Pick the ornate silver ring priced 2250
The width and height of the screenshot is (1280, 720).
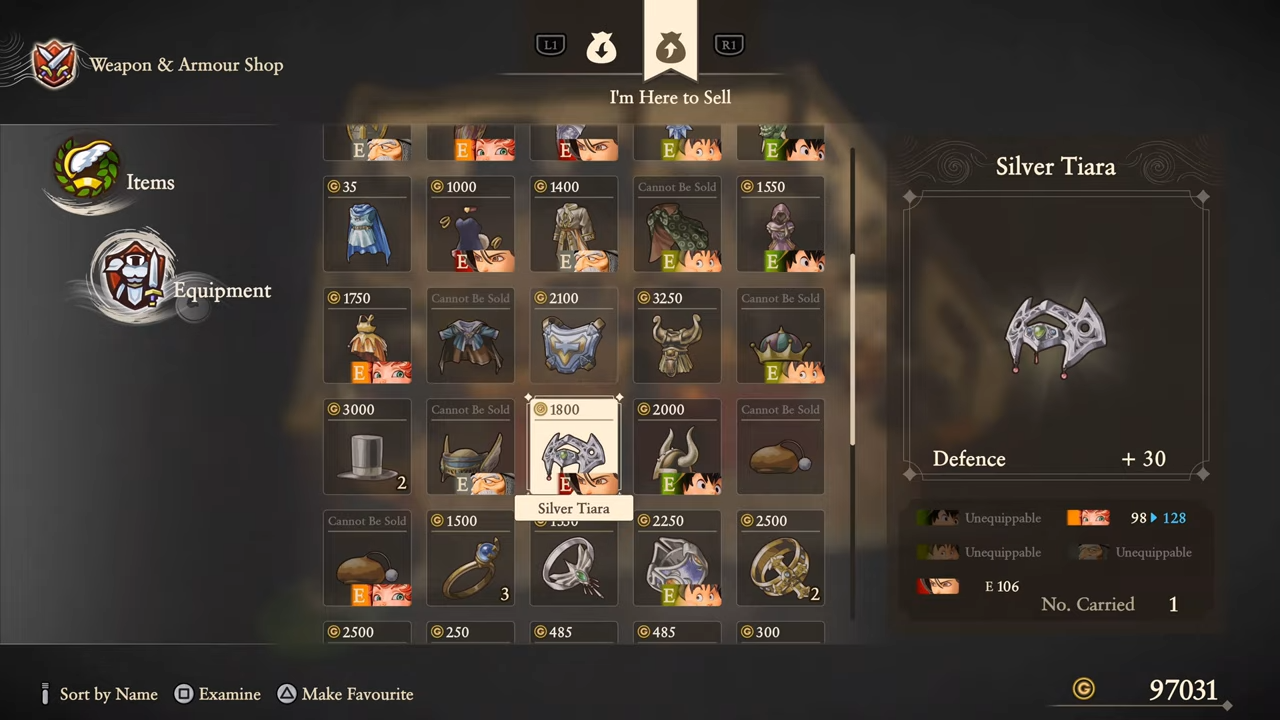click(677, 559)
